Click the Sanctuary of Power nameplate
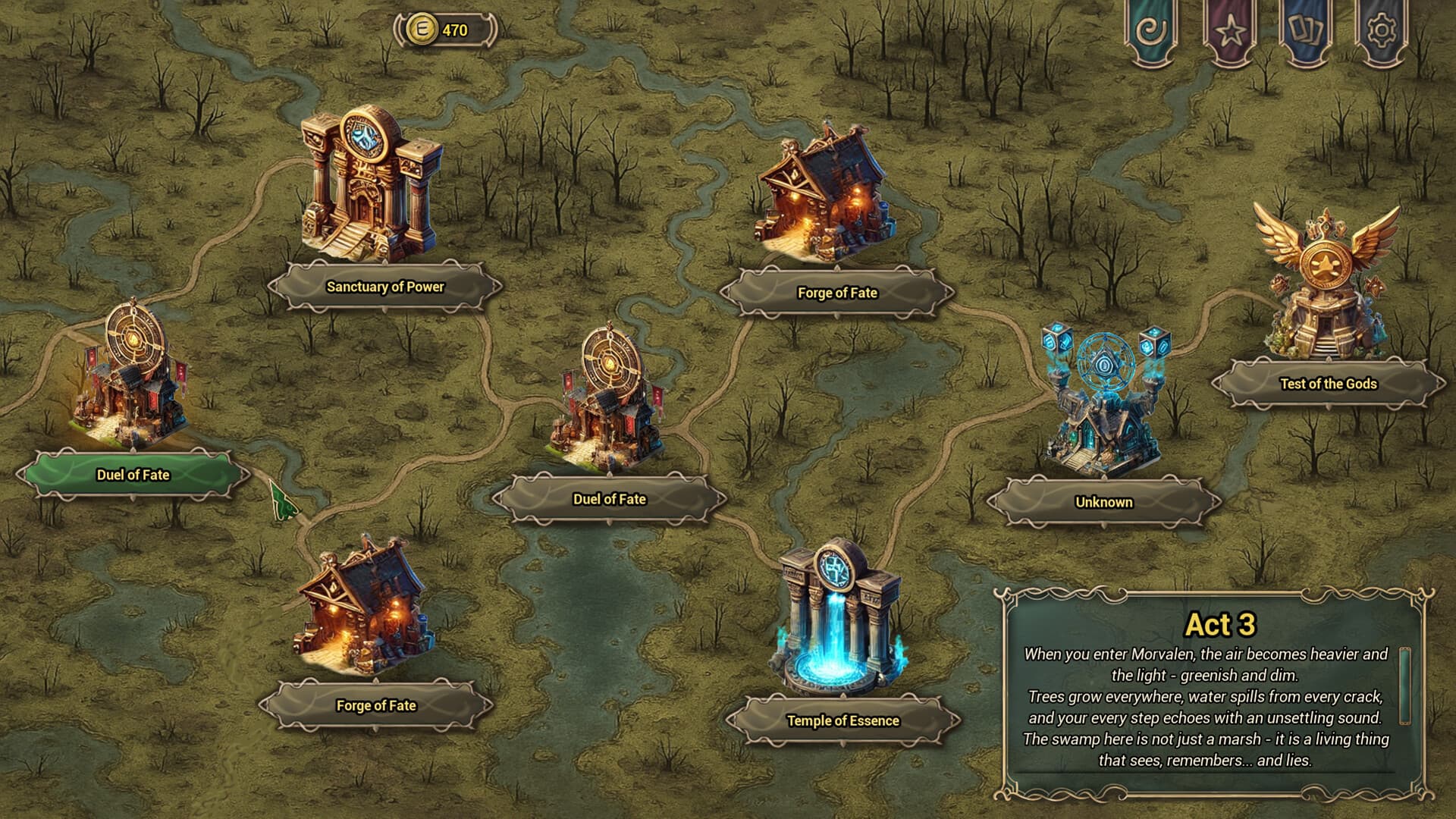This screenshot has width=1456, height=819. click(384, 287)
